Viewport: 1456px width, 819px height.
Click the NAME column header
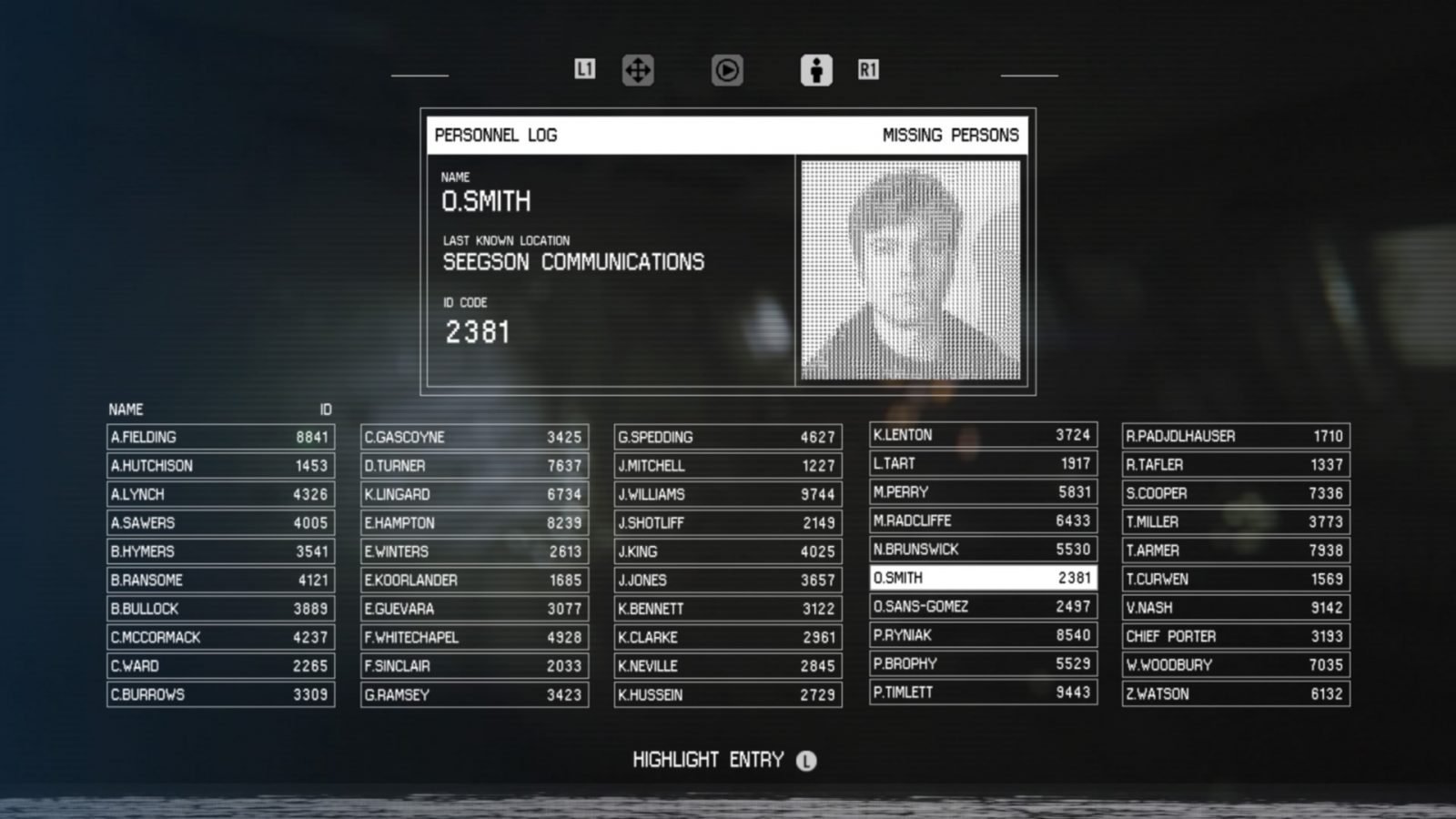click(128, 409)
